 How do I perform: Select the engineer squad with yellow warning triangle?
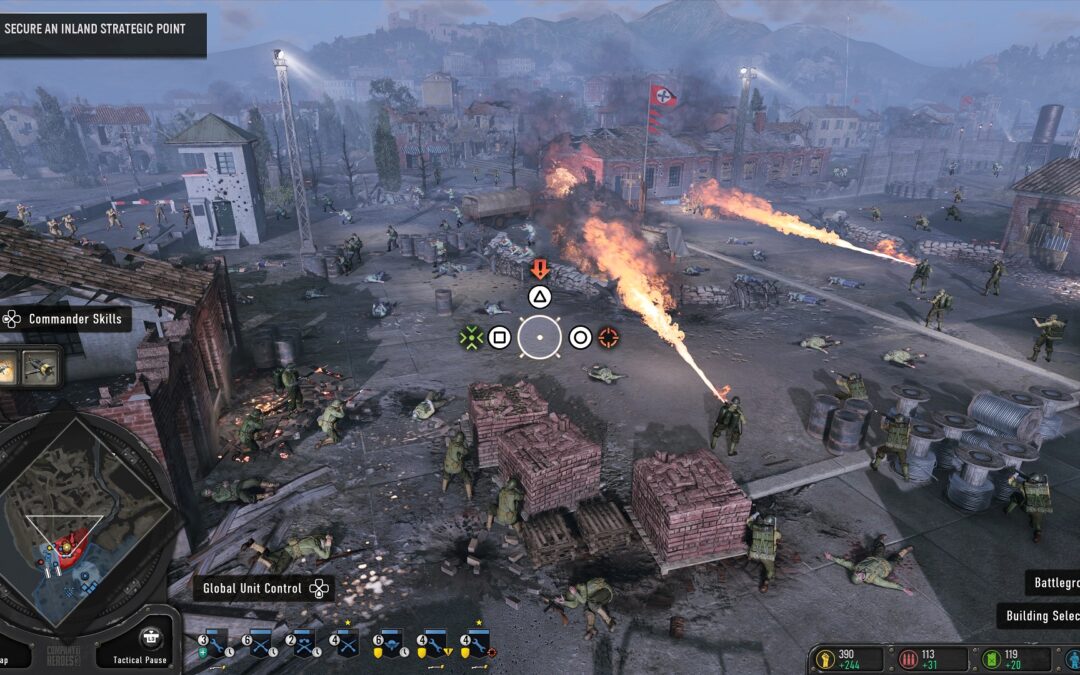pyautogui.click(x=433, y=643)
